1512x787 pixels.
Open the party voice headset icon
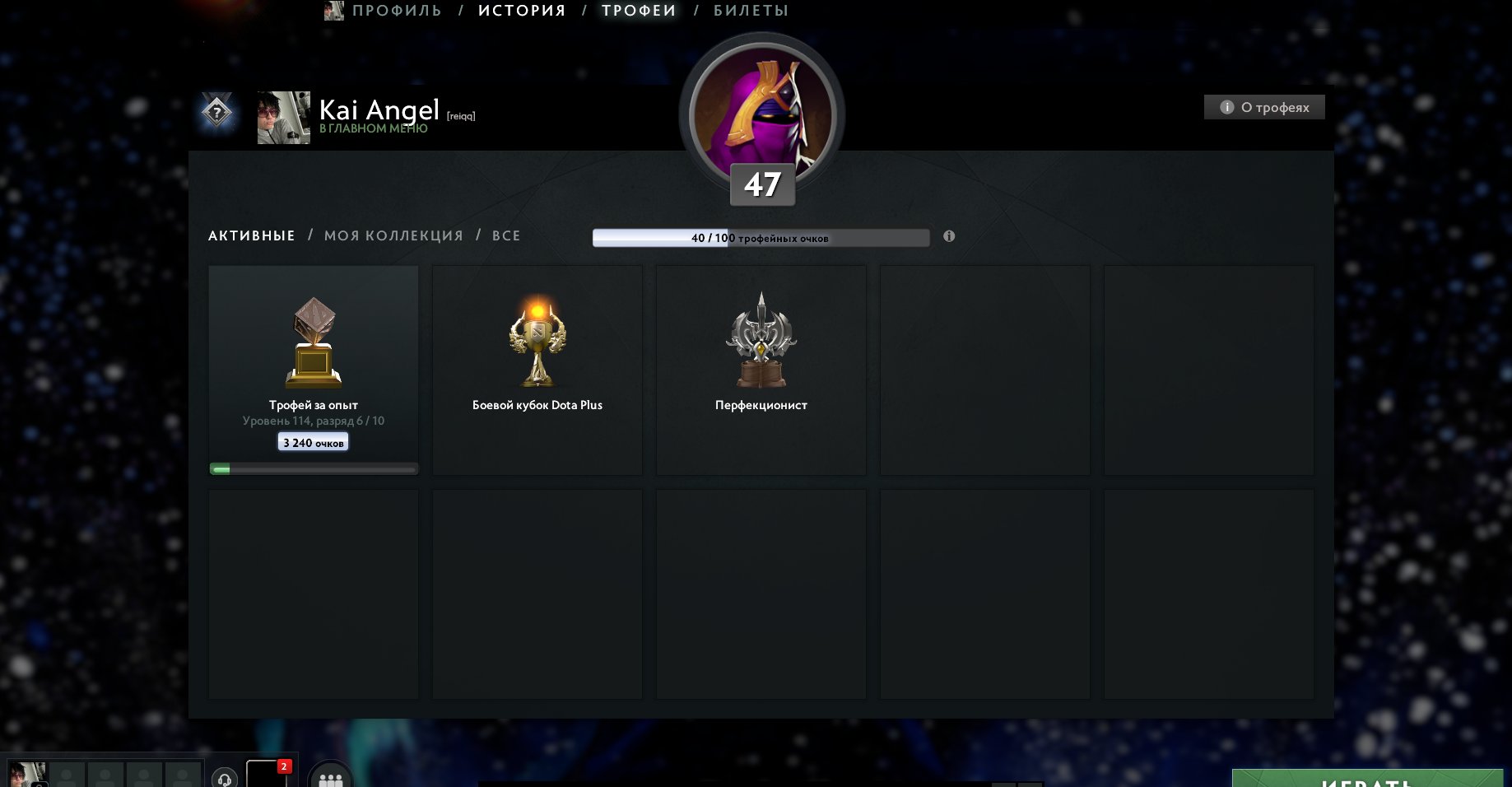click(225, 778)
